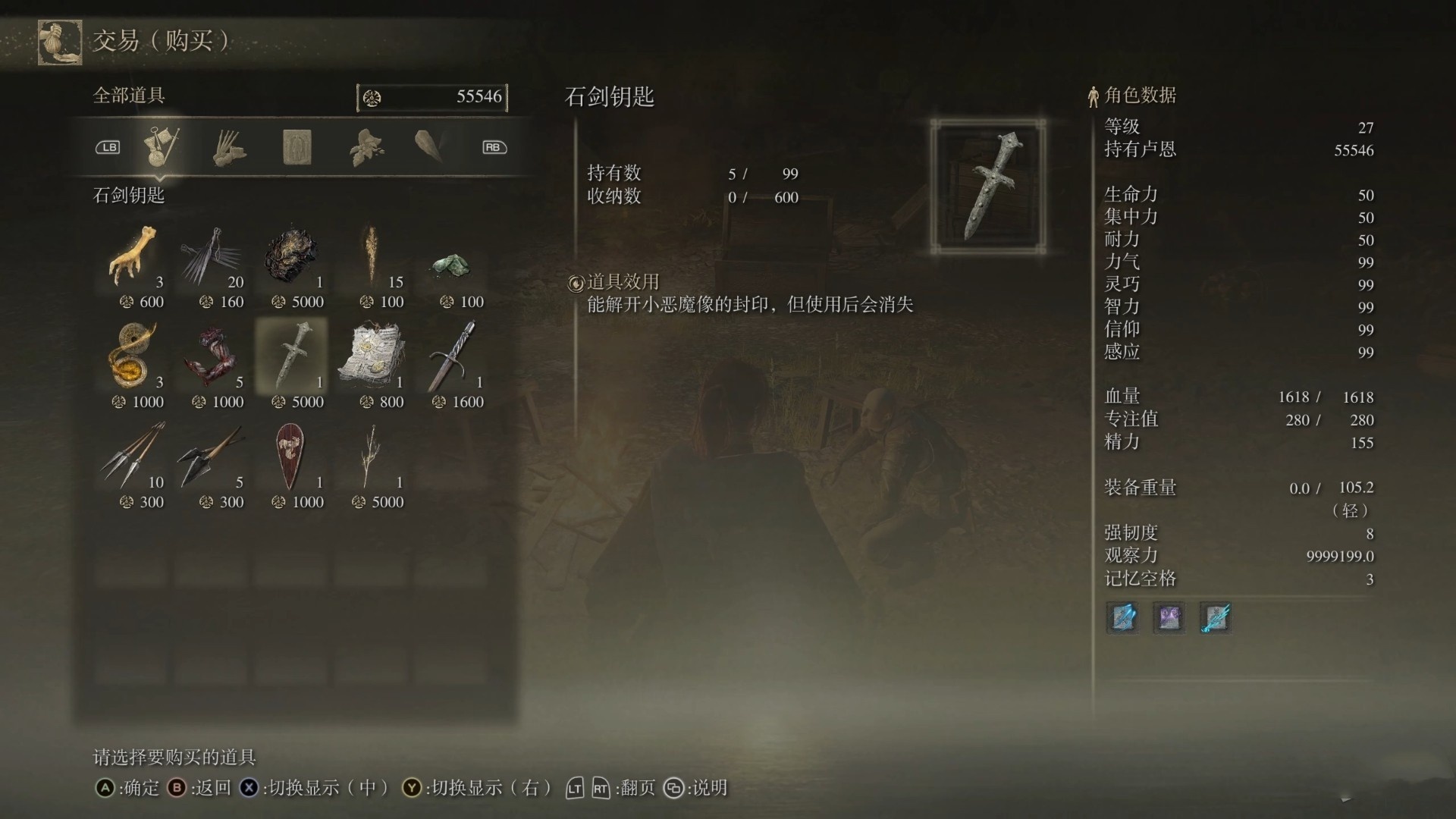
Task: Select the crafting materials category icon
Action: 227,148
